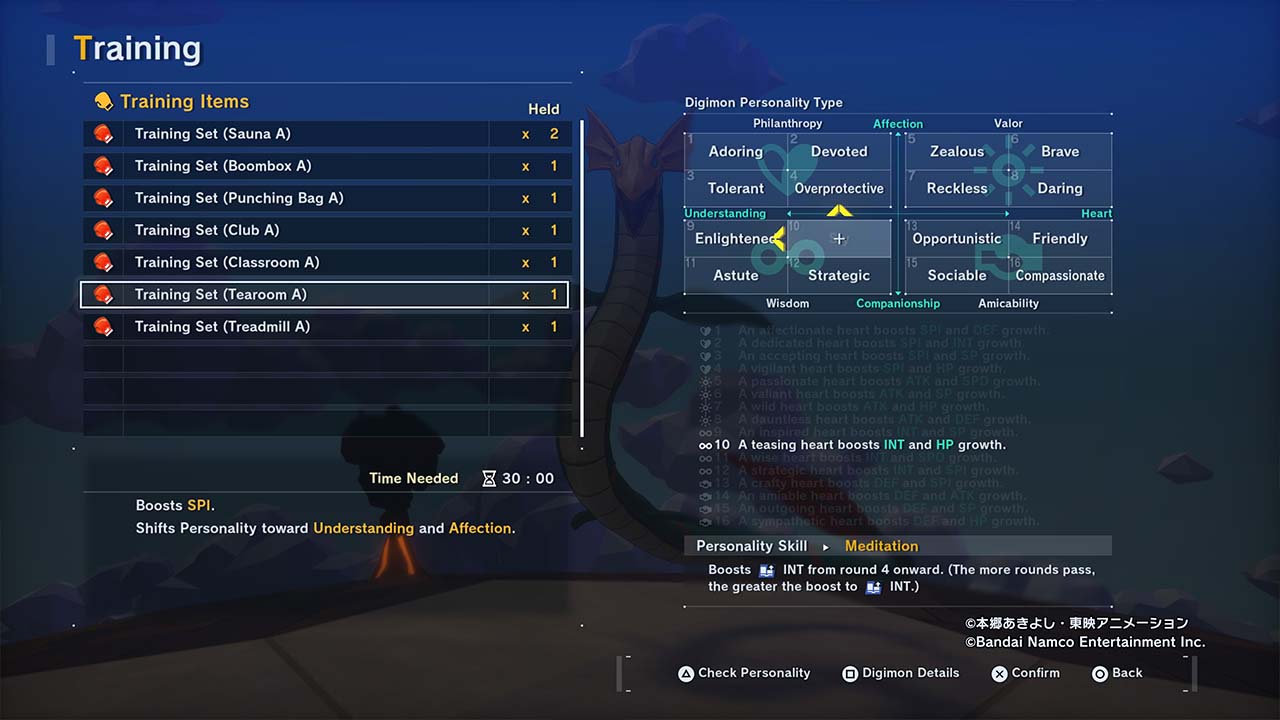Select the Enlightened personality cell
Viewport: 1280px width, 720px height.
click(735, 239)
